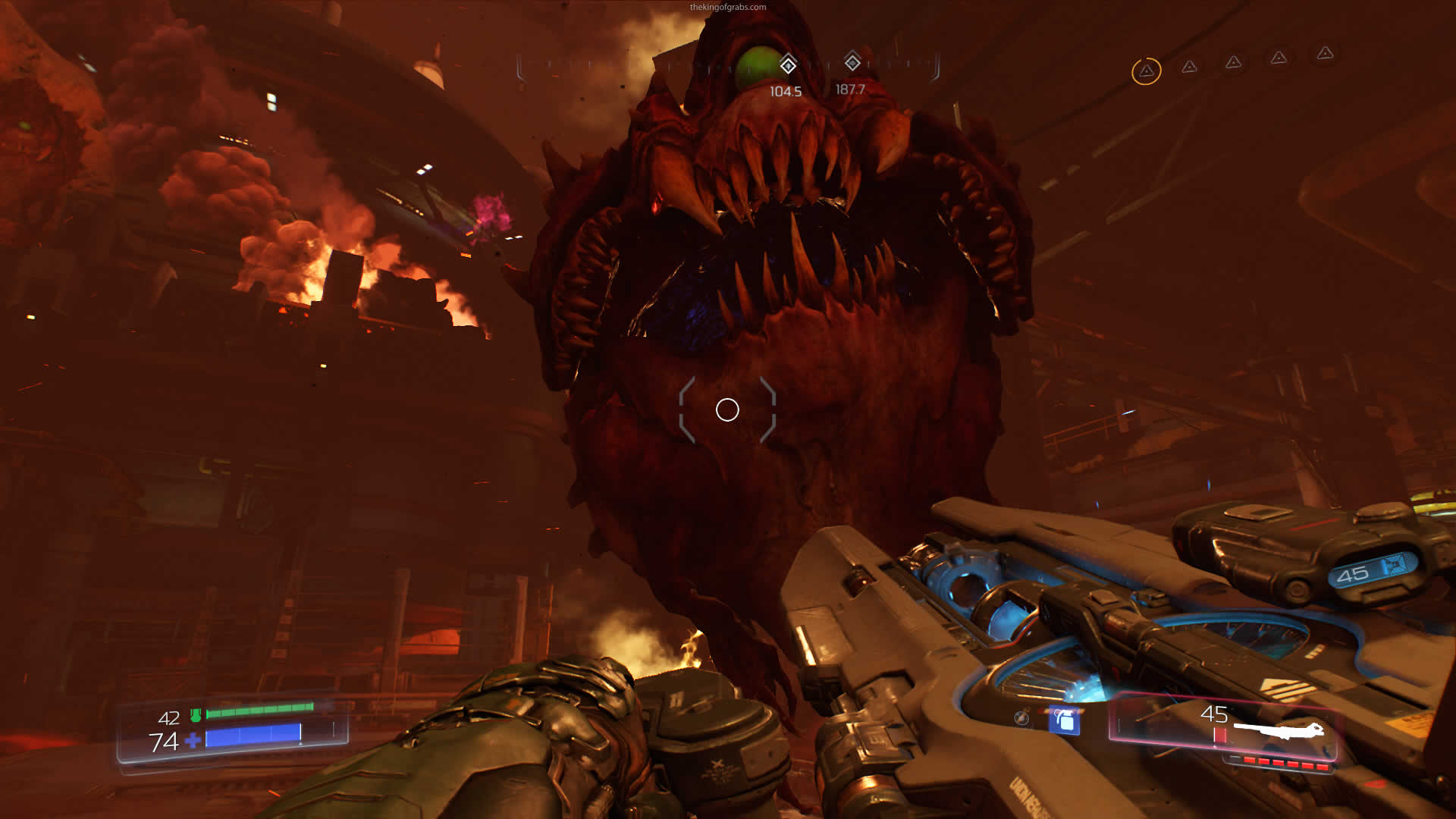
Task: Click the blue health cross icon
Action: click(x=193, y=740)
